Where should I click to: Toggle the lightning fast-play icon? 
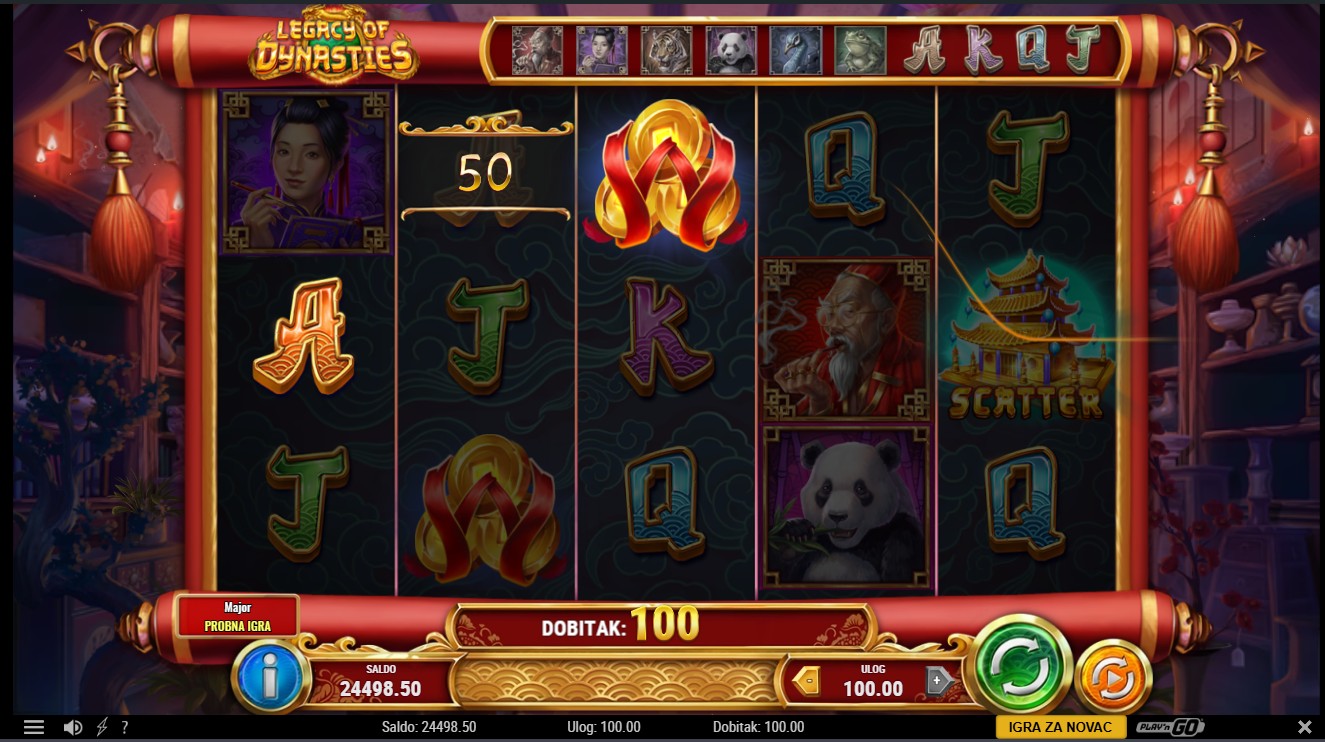pyautogui.click(x=102, y=727)
